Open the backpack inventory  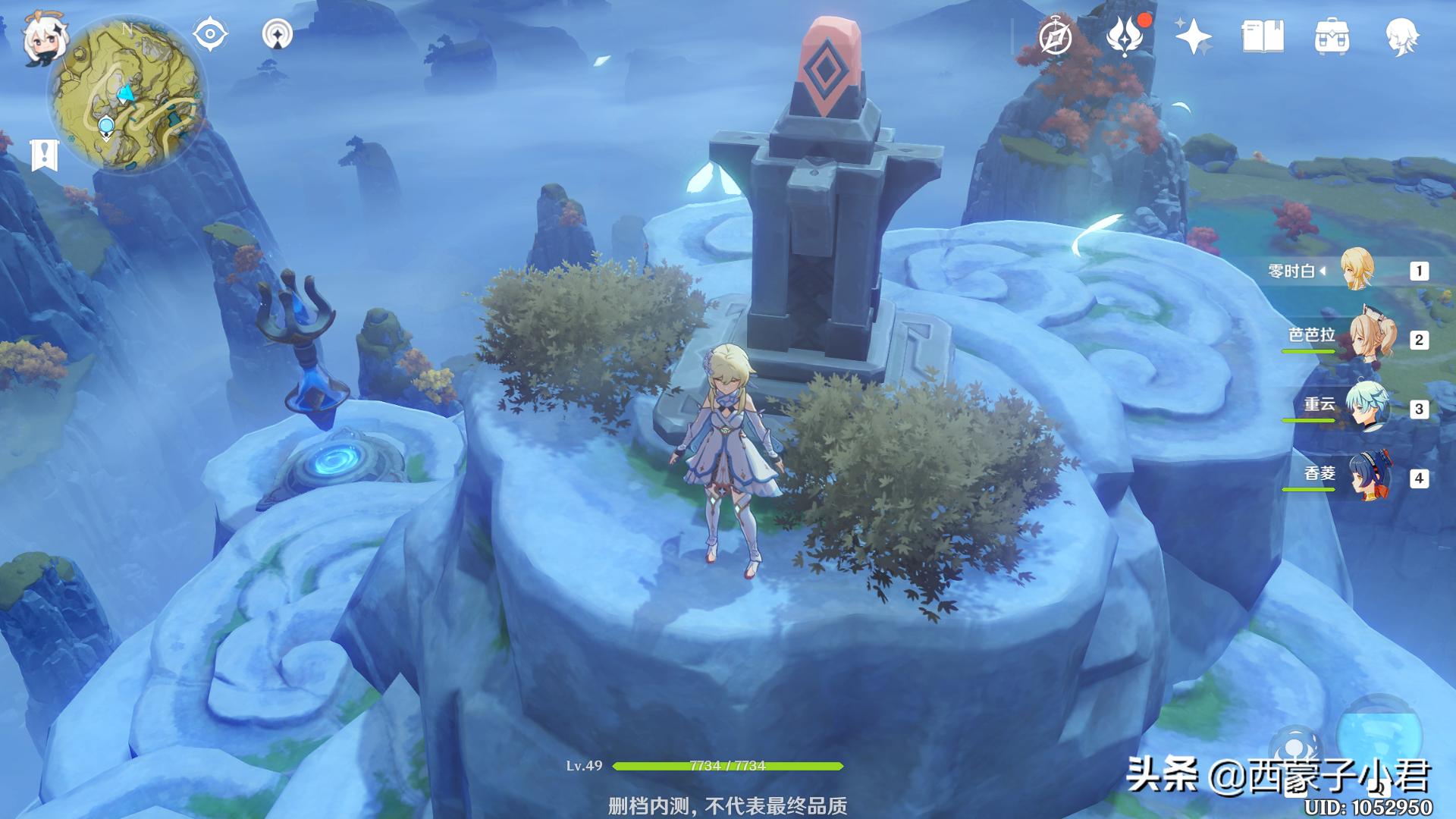click(1332, 36)
